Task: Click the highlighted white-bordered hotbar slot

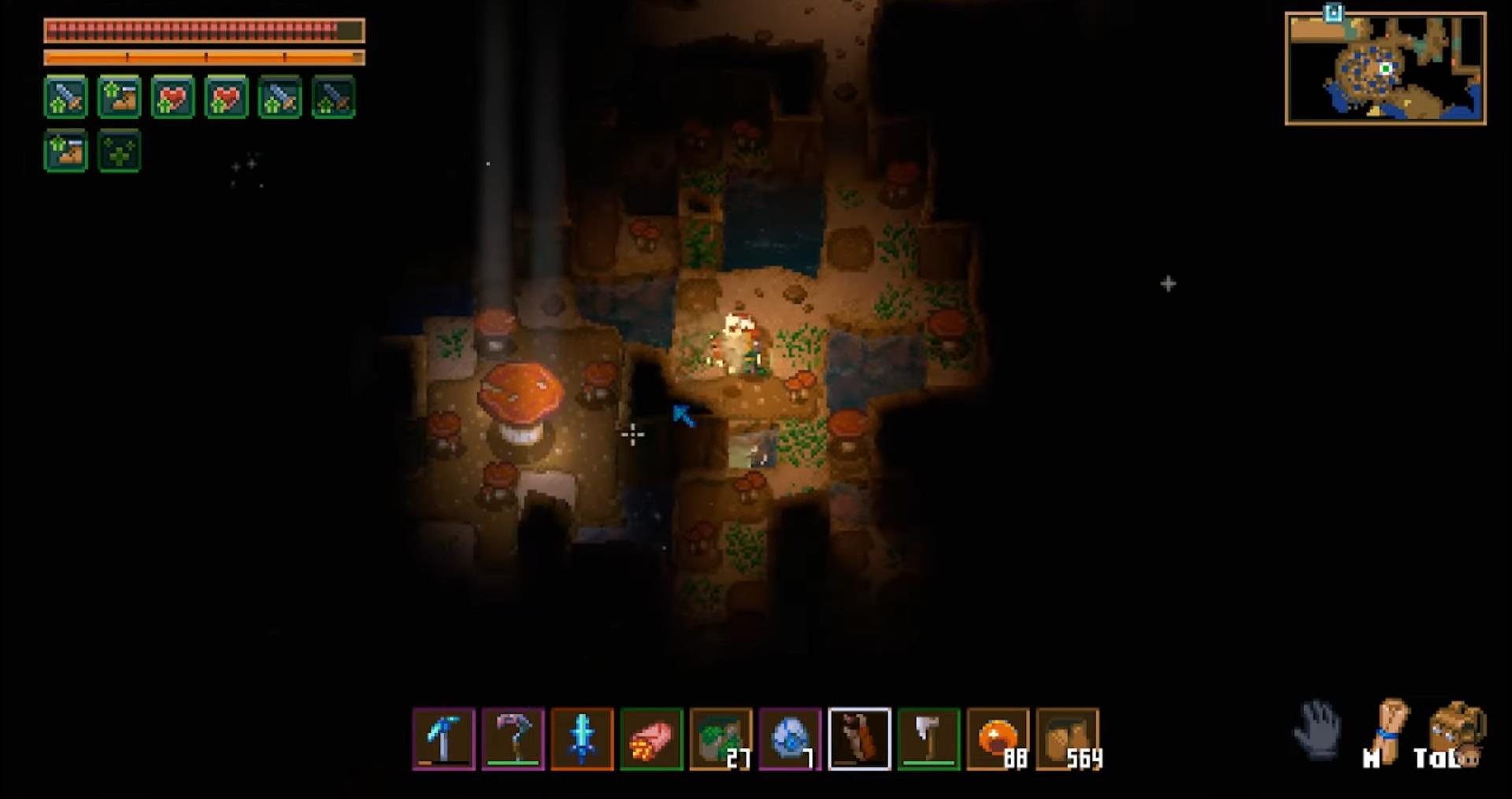Action: [859, 738]
